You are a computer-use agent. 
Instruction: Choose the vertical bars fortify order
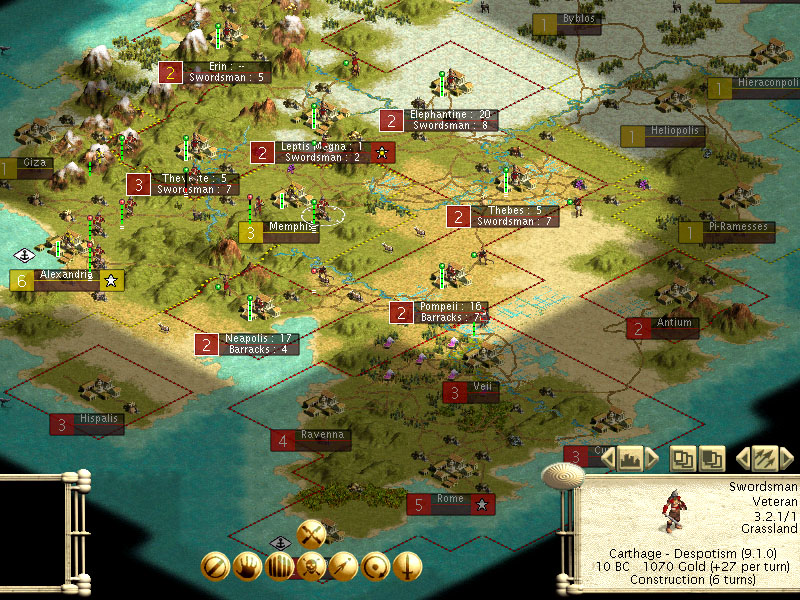(x=279, y=567)
